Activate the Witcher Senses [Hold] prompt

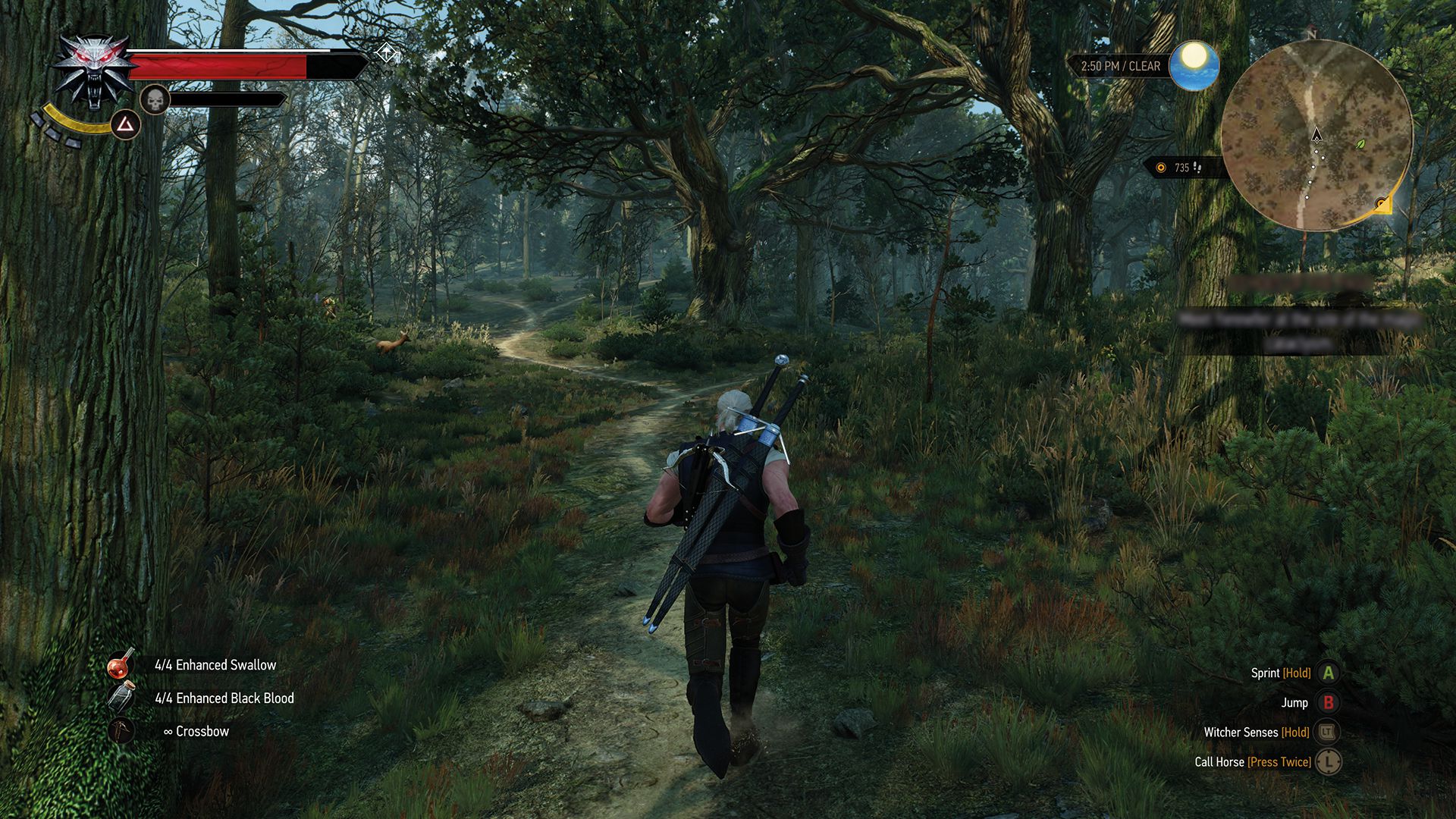click(x=1257, y=732)
